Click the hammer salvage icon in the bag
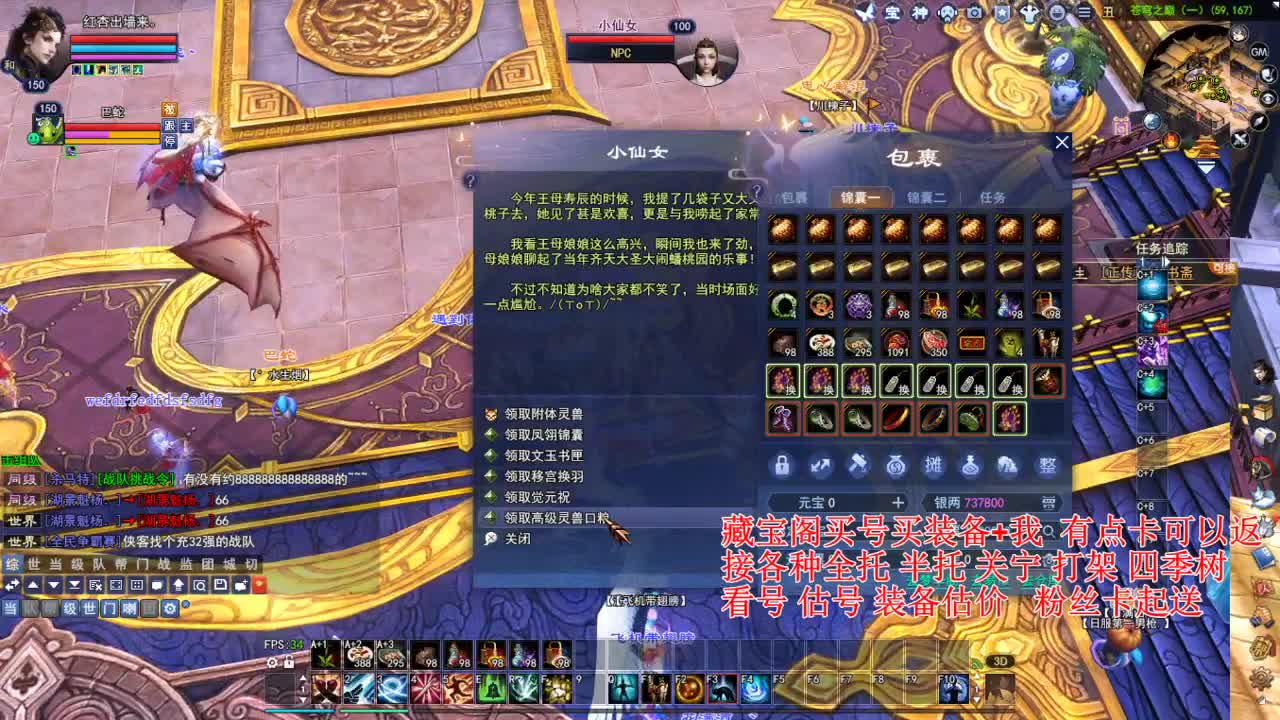1280x720 pixels. pyautogui.click(x=858, y=465)
